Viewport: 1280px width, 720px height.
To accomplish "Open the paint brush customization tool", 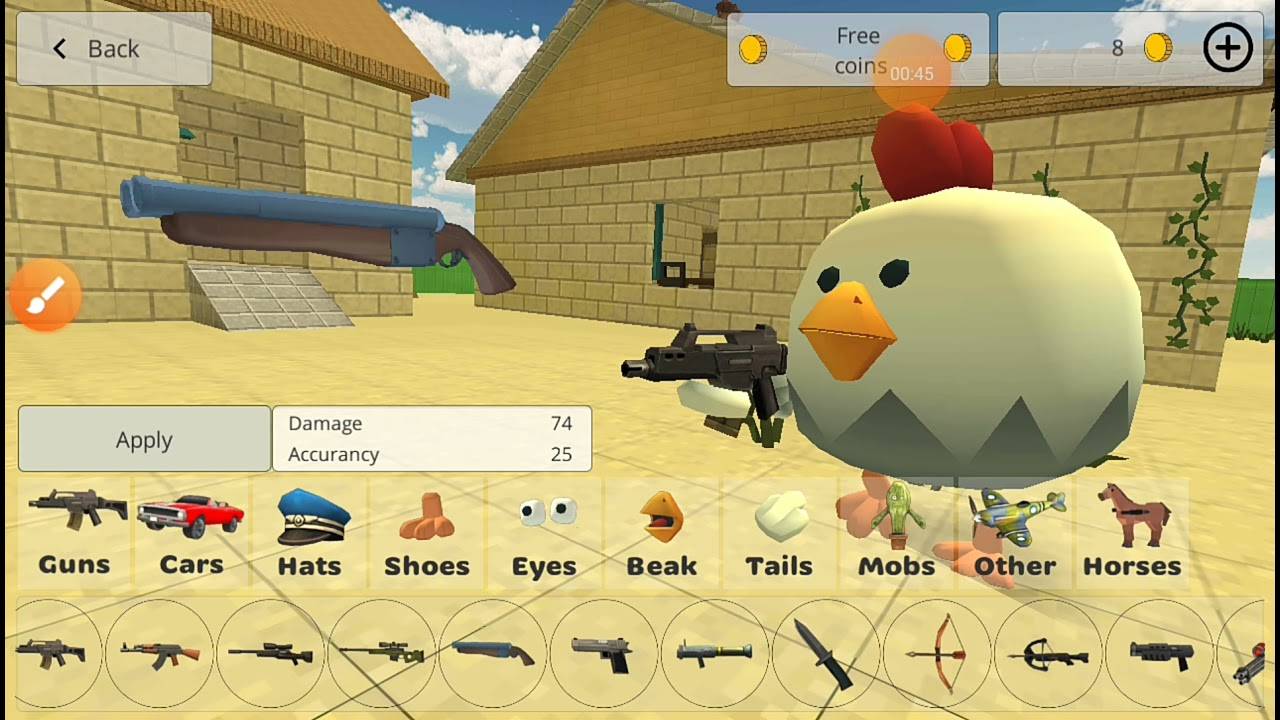I will click(x=44, y=295).
